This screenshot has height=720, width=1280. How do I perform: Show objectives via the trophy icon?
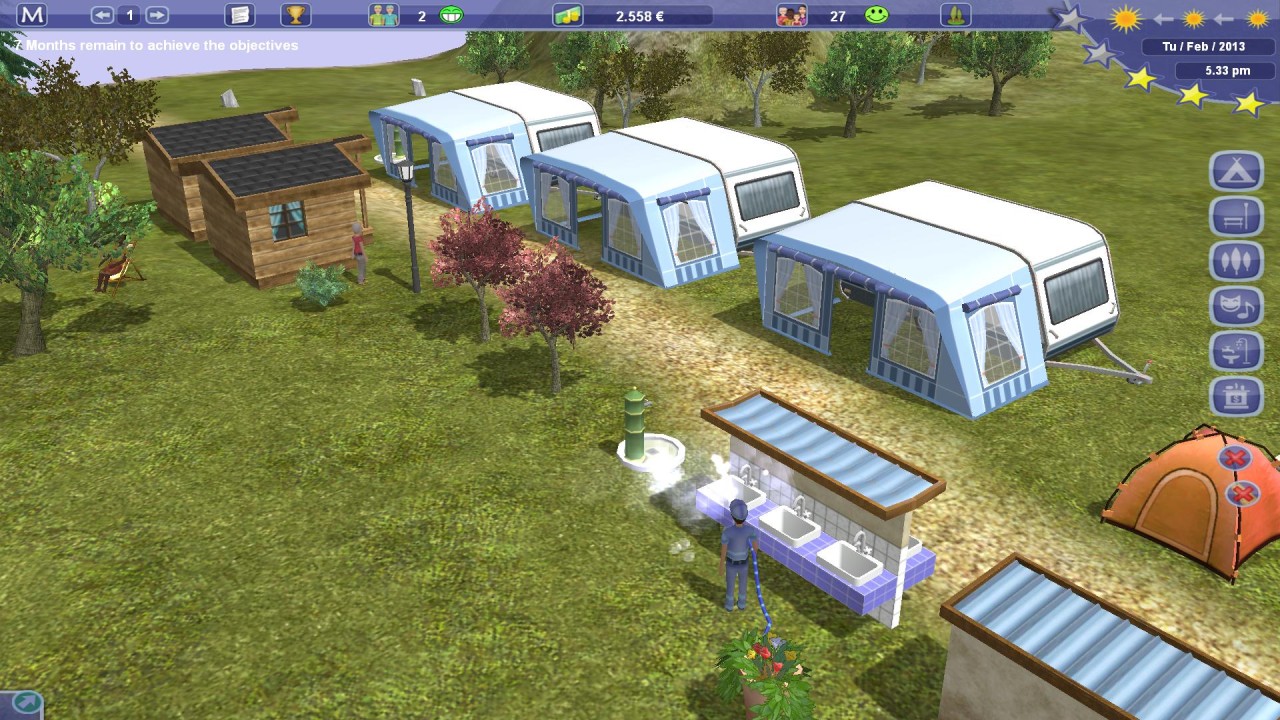point(295,15)
